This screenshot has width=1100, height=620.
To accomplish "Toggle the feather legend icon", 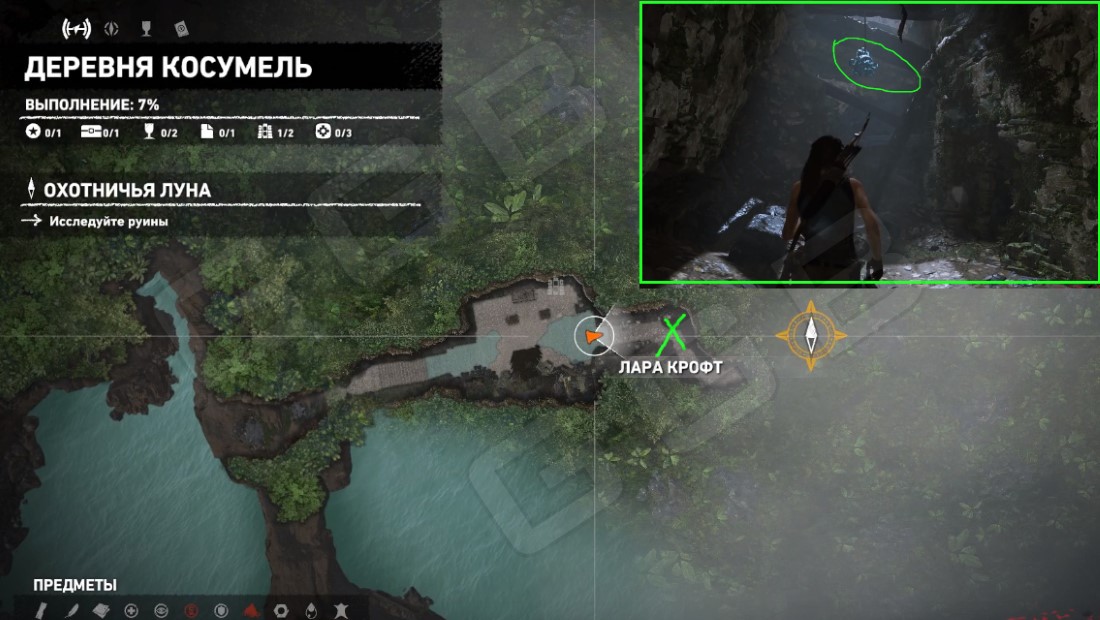I will (x=71, y=610).
